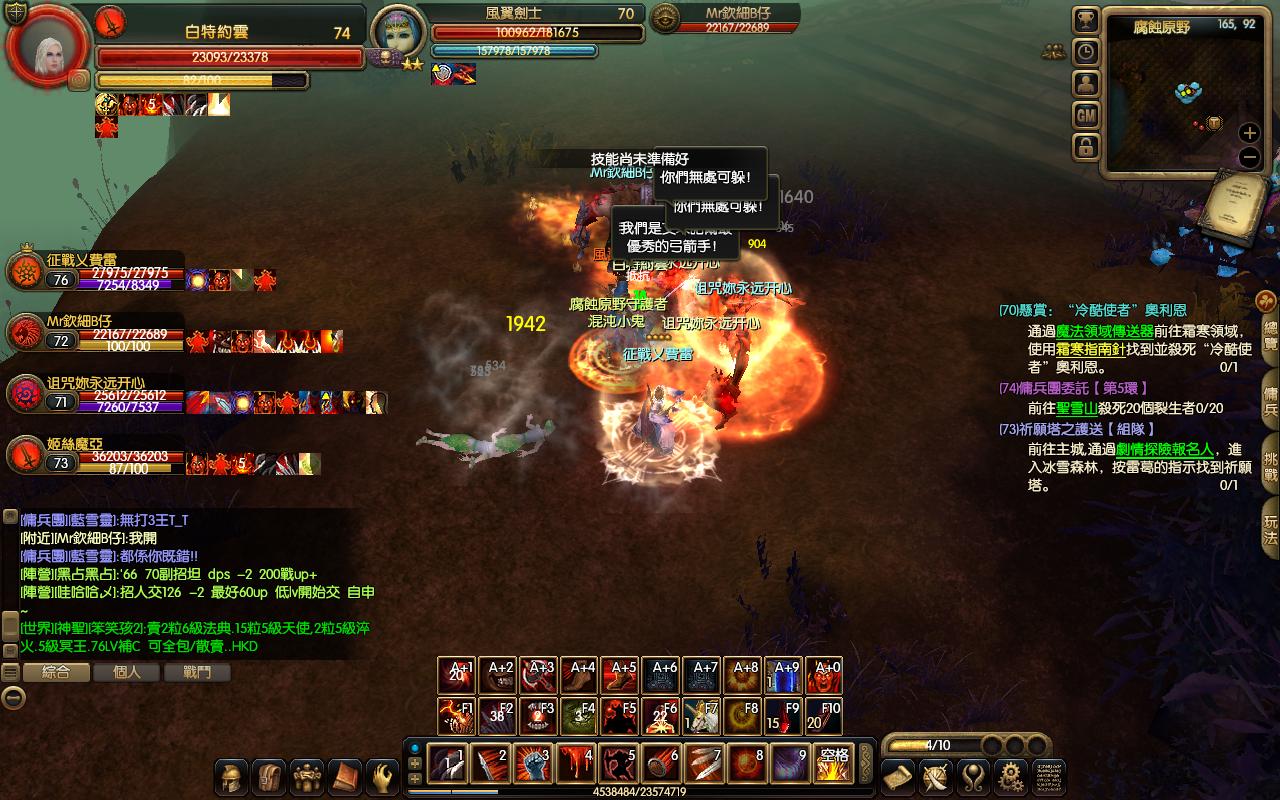The width and height of the screenshot is (1280, 800).
Task: Zoom out the minimap with the minus button
Action: (1249, 157)
